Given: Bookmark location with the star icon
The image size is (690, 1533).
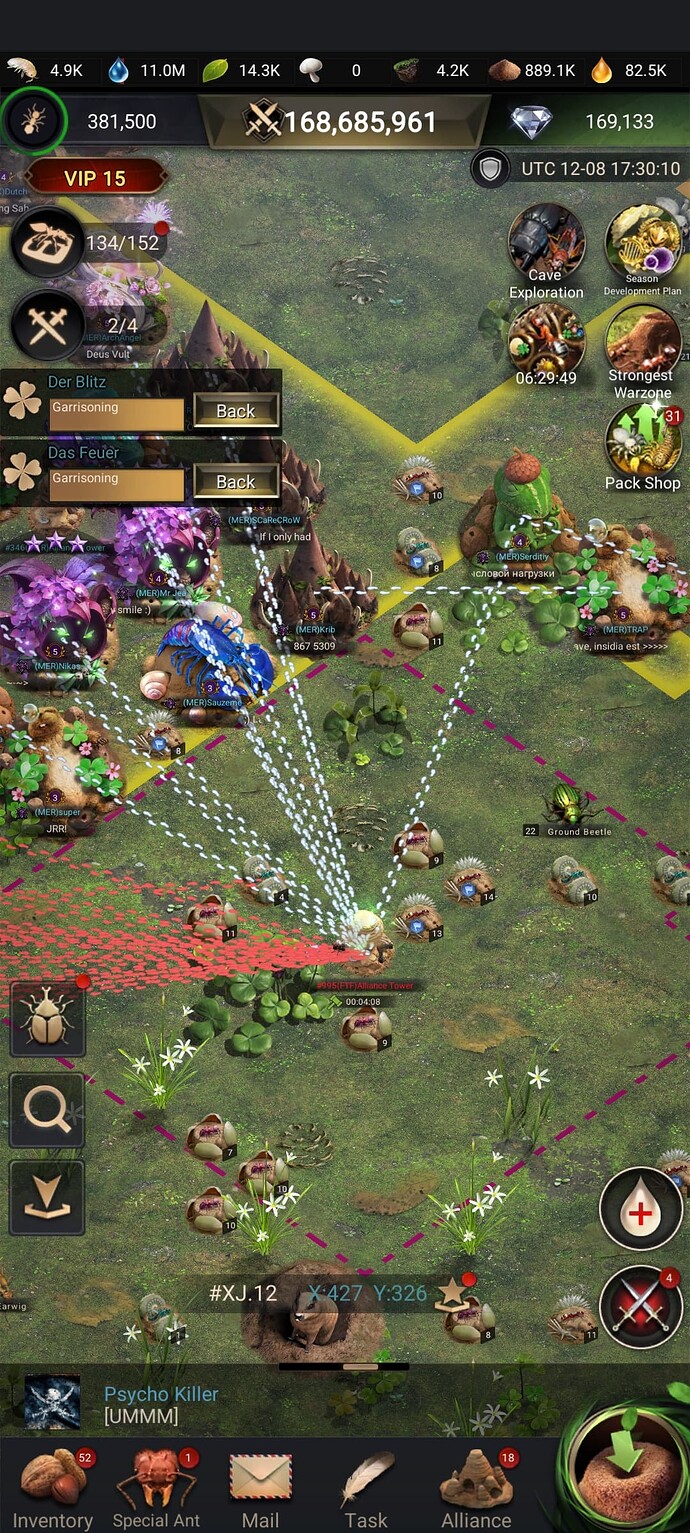Looking at the screenshot, I should click(x=452, y=1293).
